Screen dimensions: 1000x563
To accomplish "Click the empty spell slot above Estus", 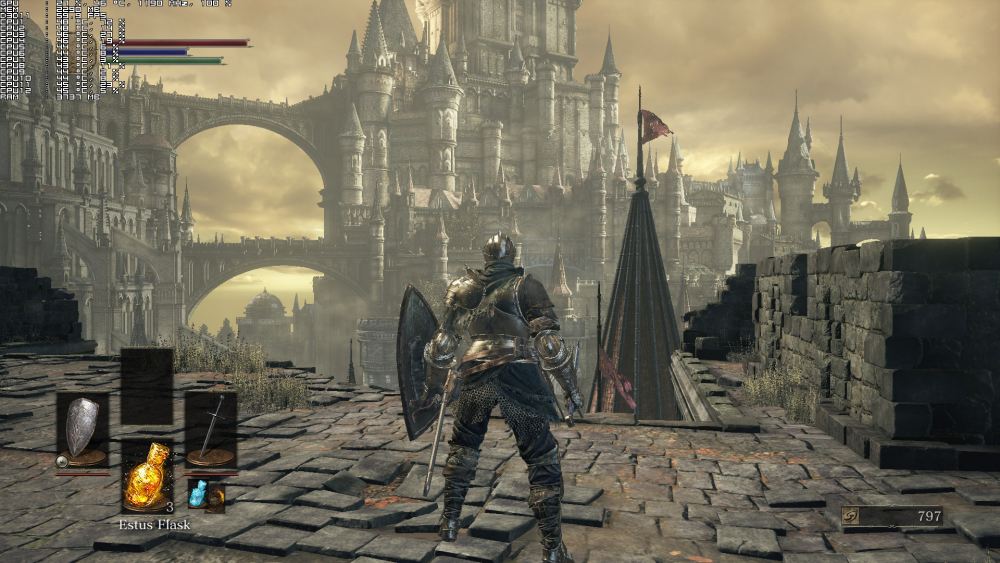I will tap(147, 386).
